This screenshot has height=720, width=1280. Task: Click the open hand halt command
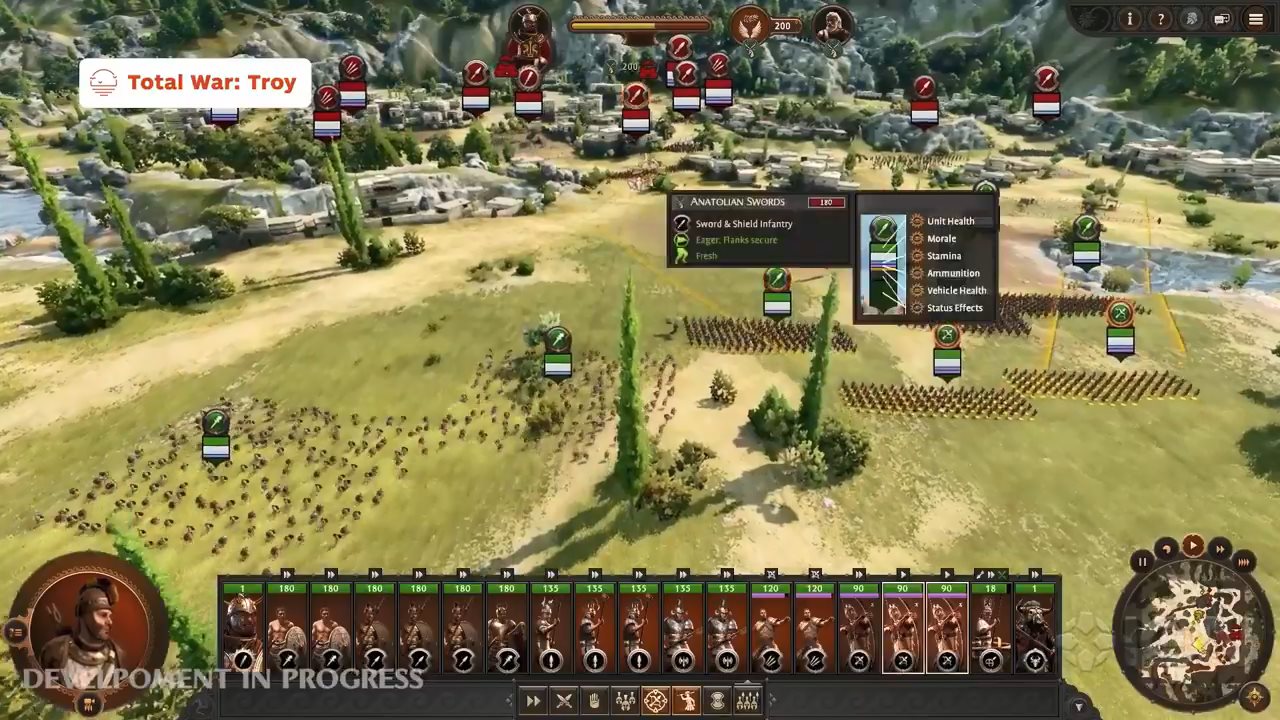(x=594, y=701)
